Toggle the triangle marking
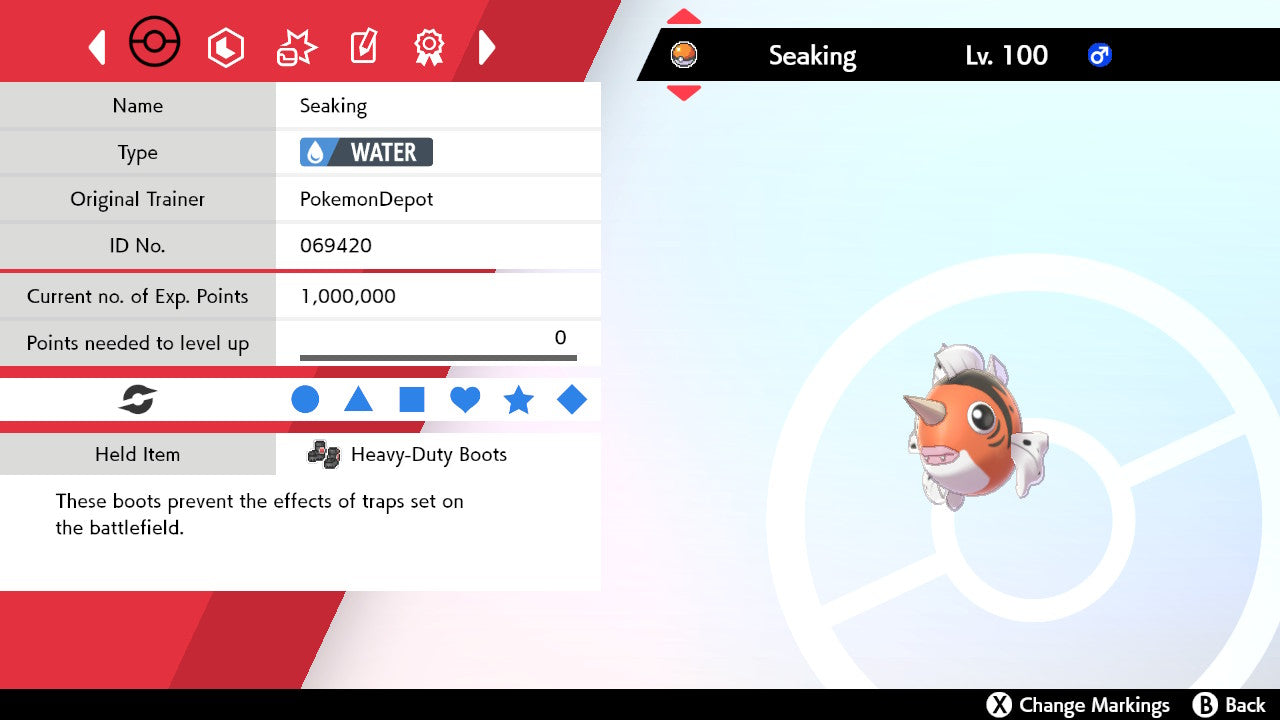The width and height of the screenshot is (1280, 720). pyautogui.click(x=358, y=400)
